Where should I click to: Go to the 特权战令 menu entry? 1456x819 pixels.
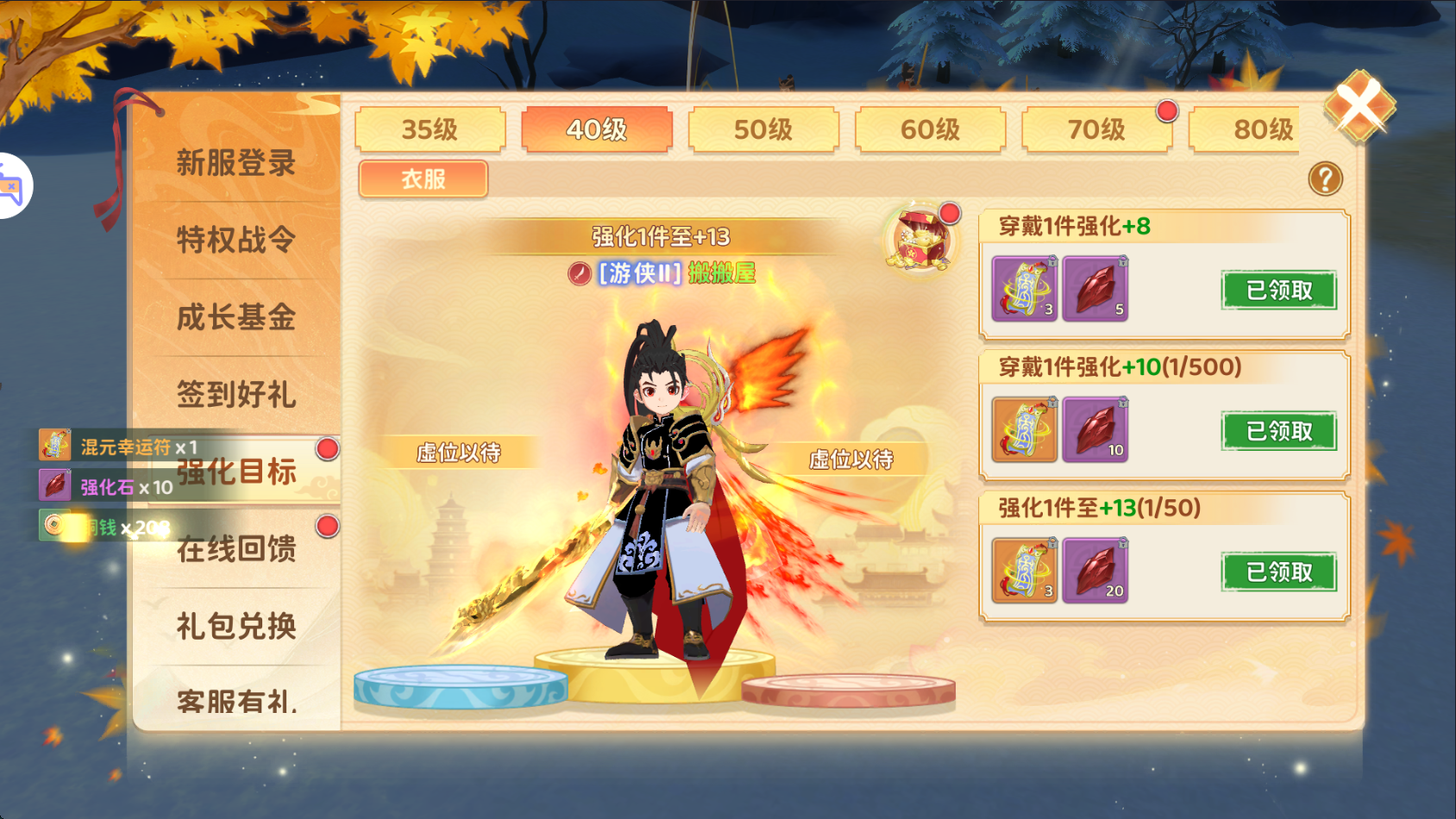coord(236,240)
